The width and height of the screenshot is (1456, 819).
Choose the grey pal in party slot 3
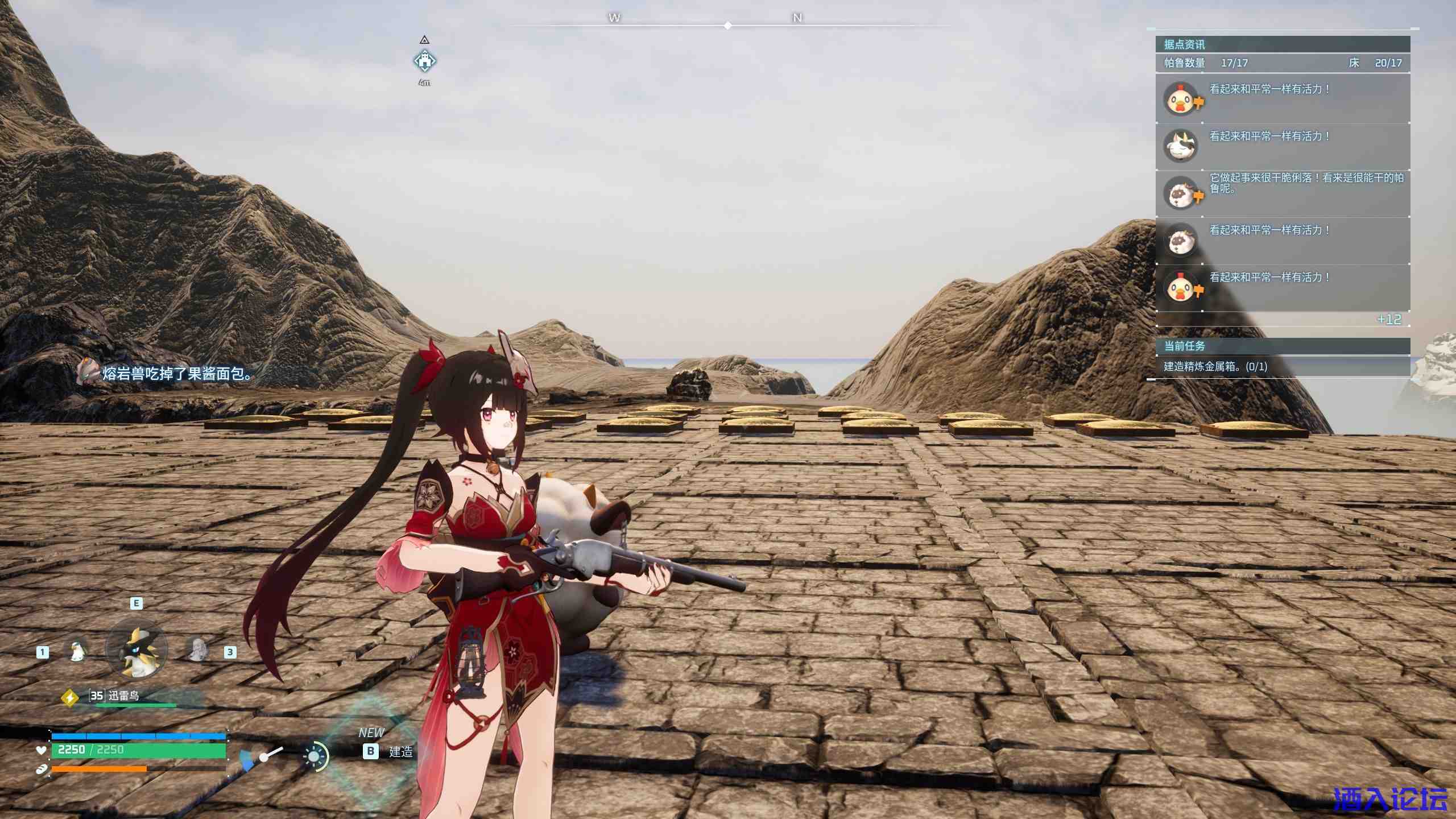[x=197, y=650]
